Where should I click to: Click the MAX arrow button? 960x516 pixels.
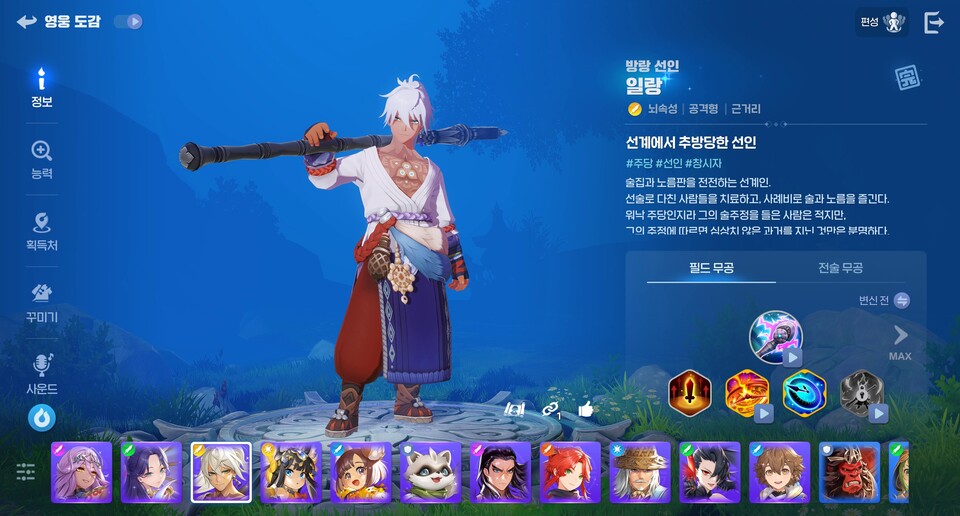[900, 340]
